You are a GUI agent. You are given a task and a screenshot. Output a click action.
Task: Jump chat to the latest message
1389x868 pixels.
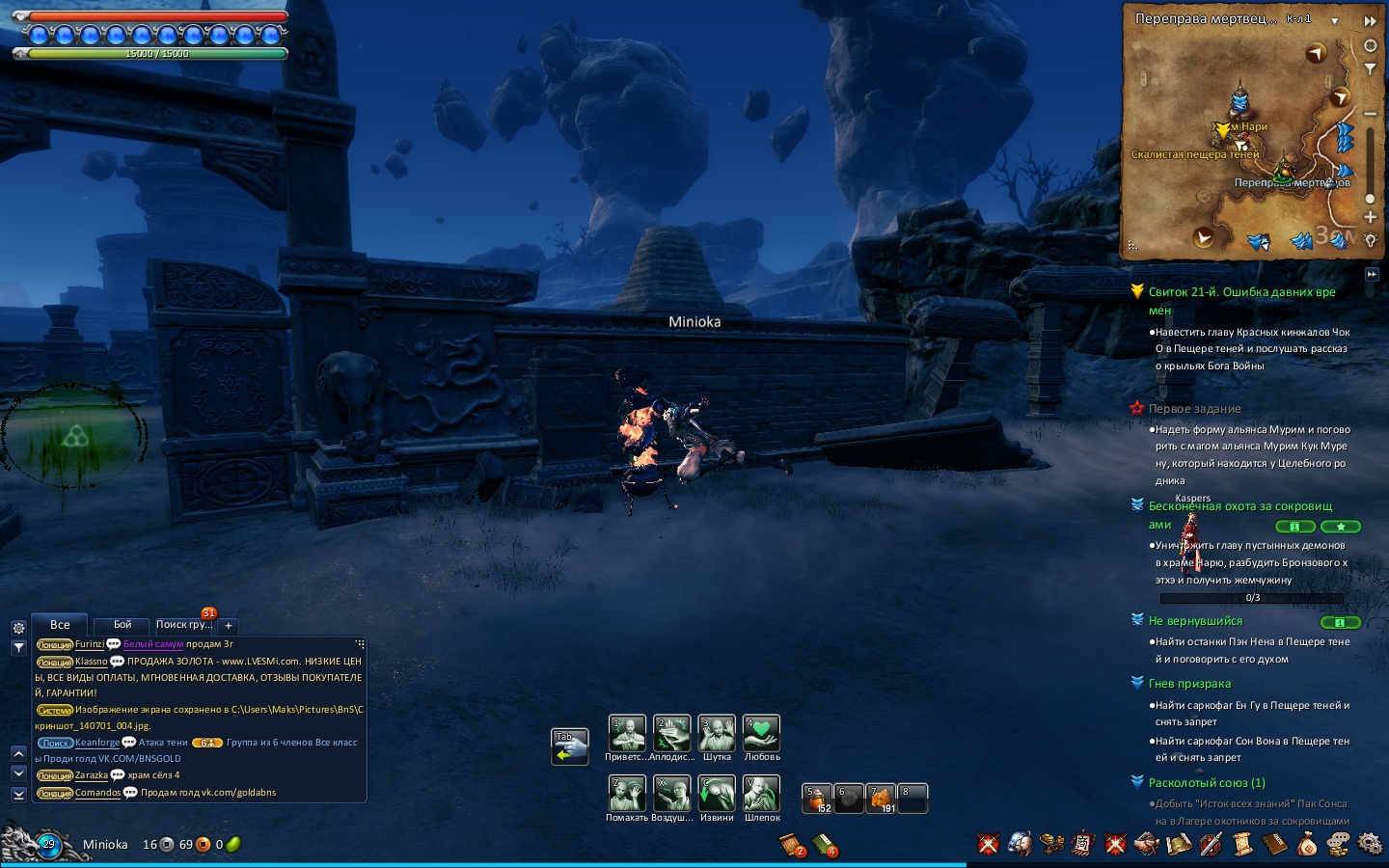point(18,794)
